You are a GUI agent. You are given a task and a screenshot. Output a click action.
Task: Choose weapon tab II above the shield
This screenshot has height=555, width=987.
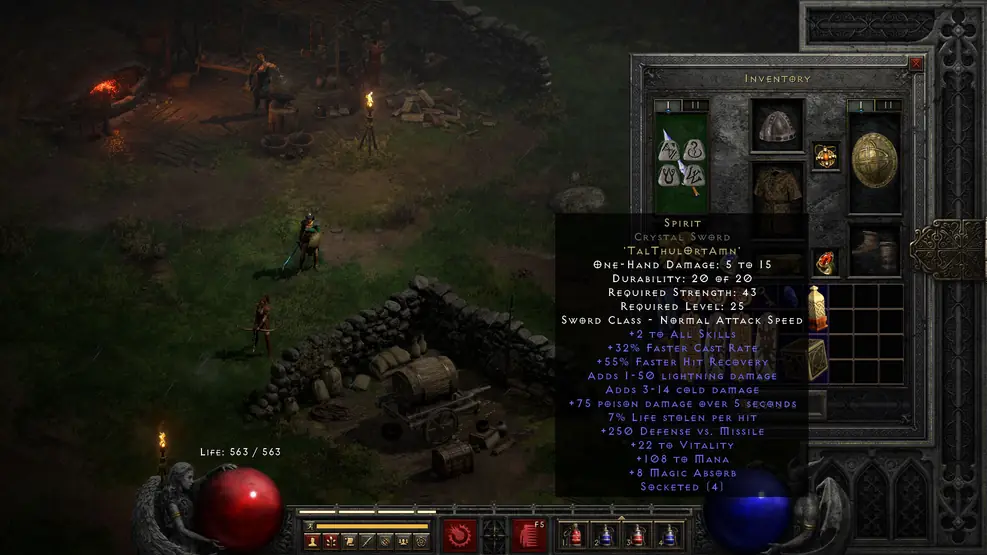pyautogui.click(x=888, y=105)
